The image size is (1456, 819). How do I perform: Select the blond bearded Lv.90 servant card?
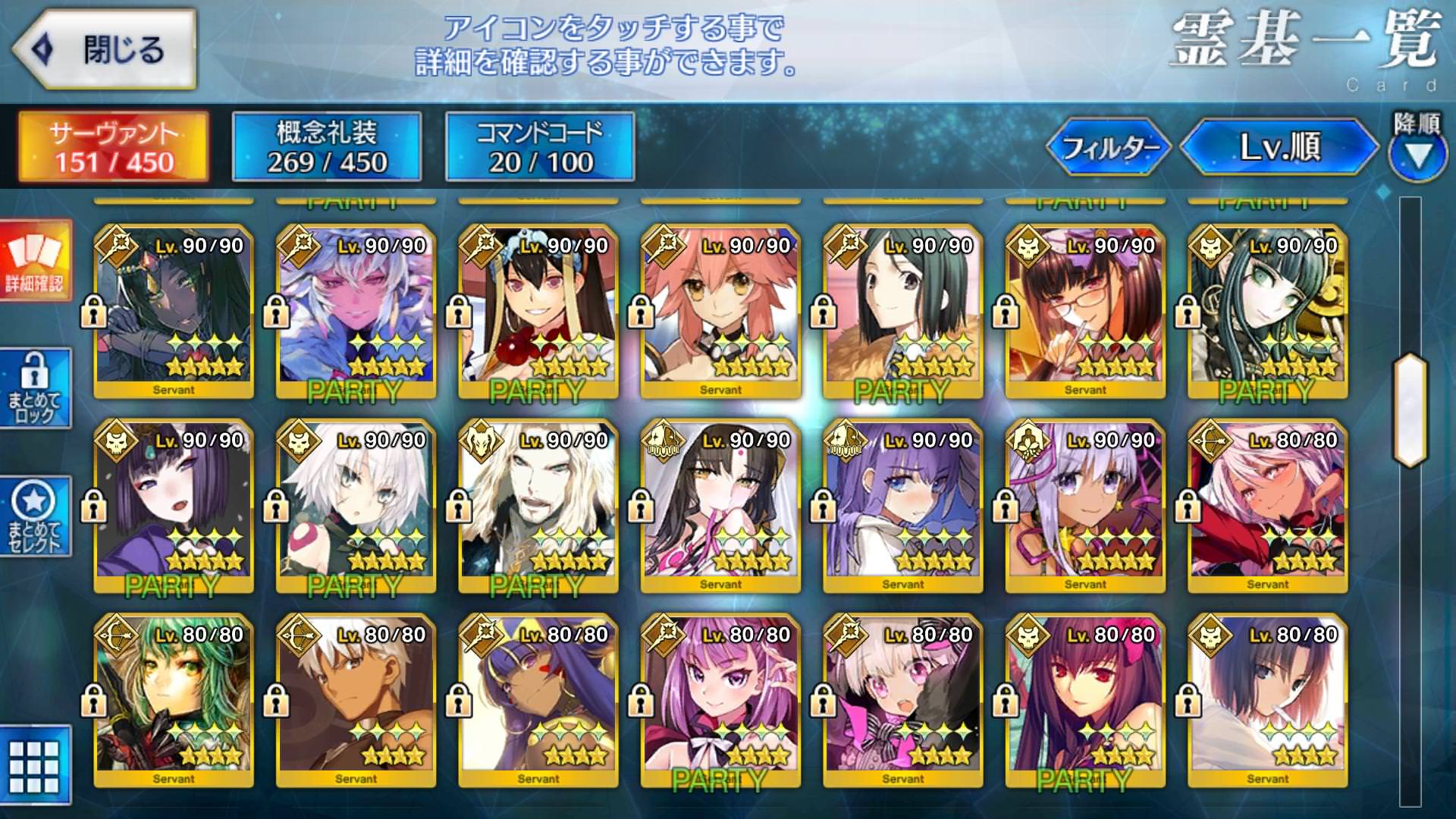pos(538,506)
